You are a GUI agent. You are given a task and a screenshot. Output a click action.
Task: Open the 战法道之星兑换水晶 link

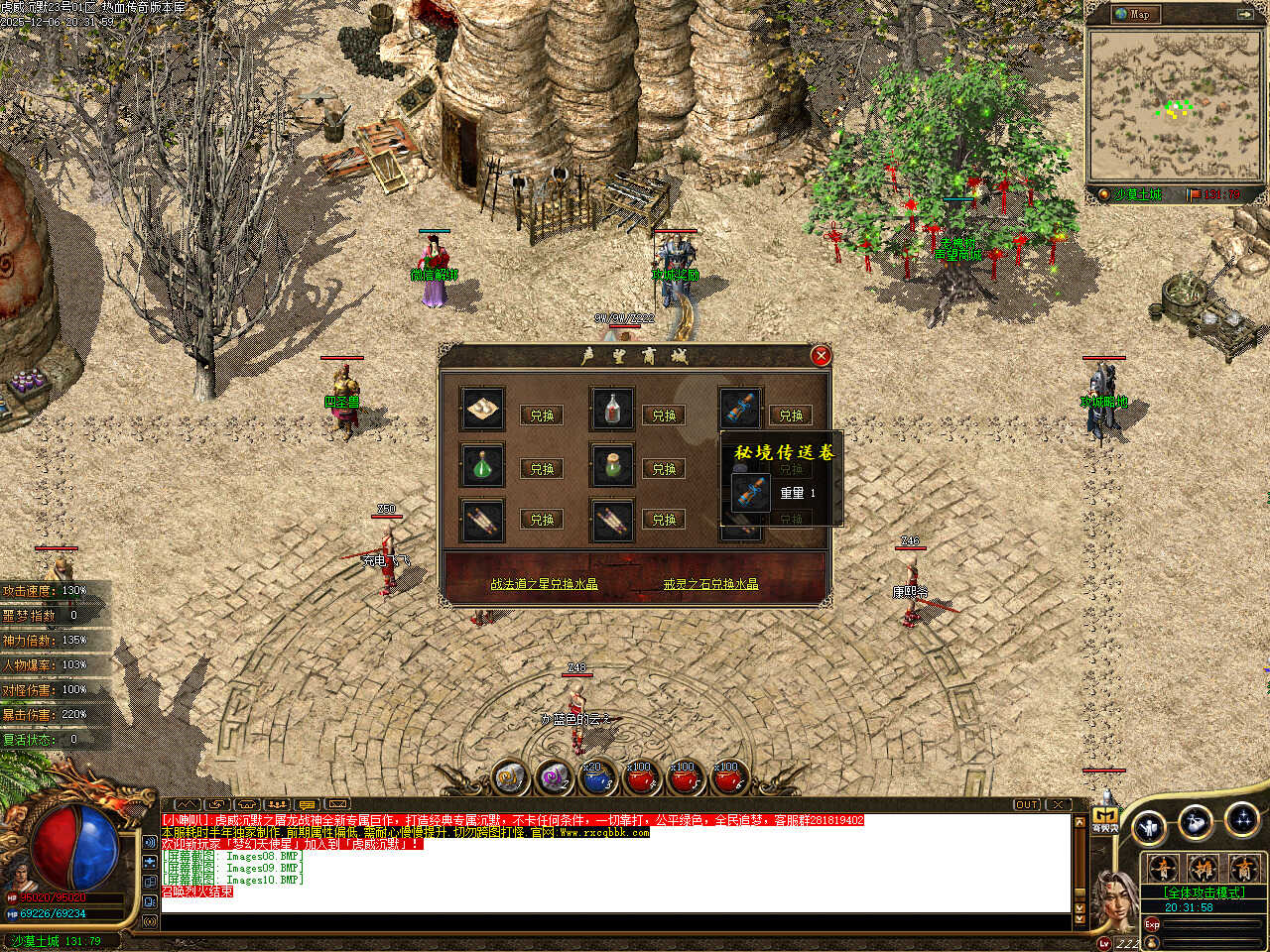pos(545,584)
